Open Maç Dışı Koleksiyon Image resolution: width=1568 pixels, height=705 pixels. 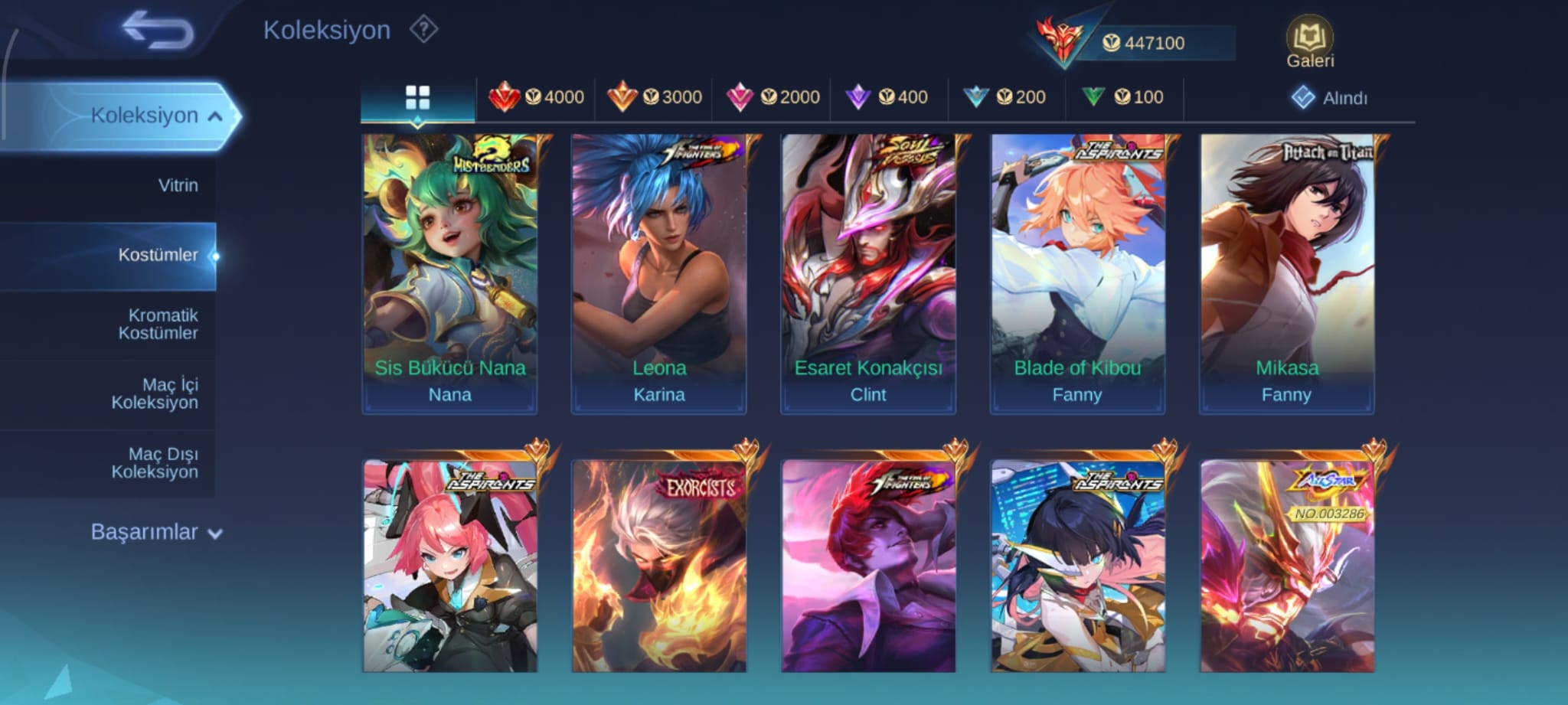[155, 463]
